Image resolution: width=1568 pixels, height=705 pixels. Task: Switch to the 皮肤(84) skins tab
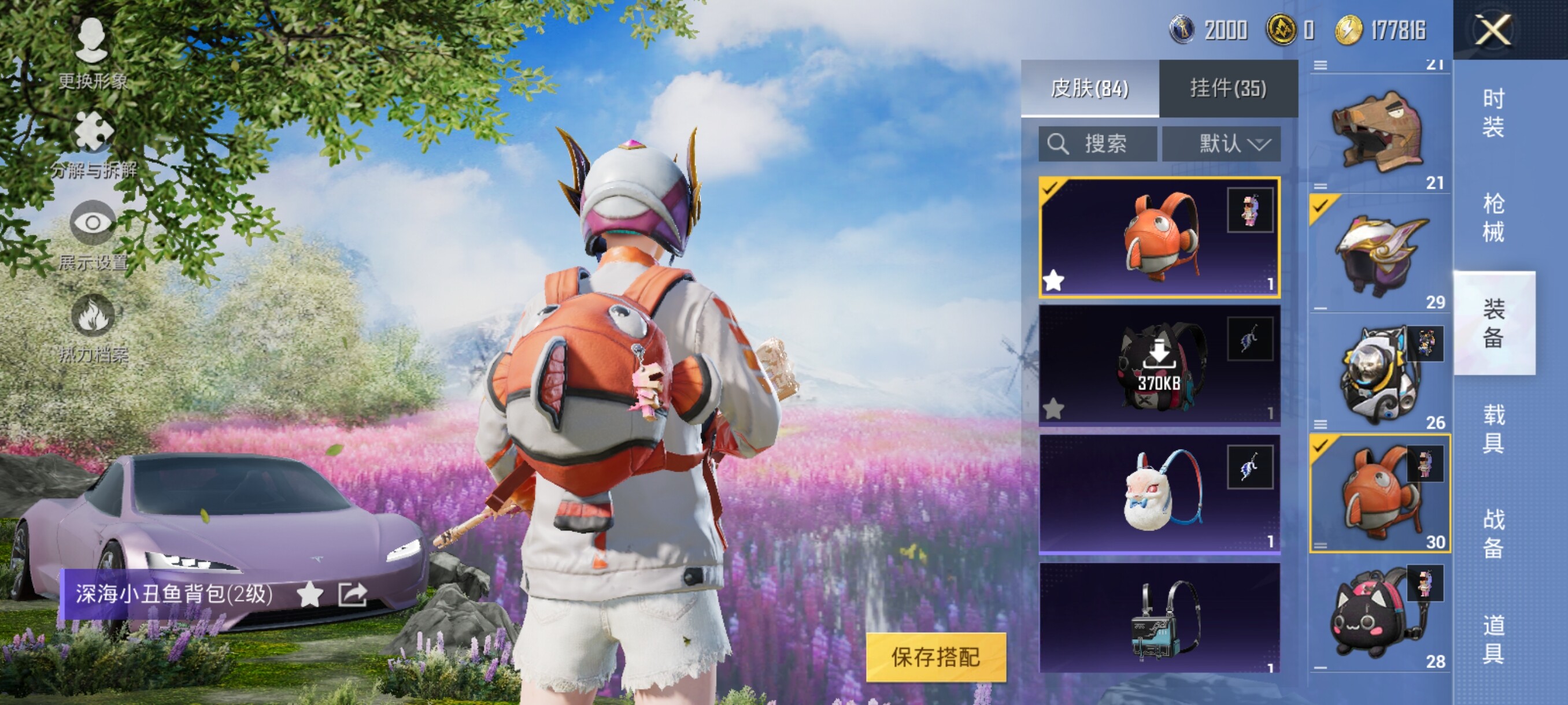1089,89
